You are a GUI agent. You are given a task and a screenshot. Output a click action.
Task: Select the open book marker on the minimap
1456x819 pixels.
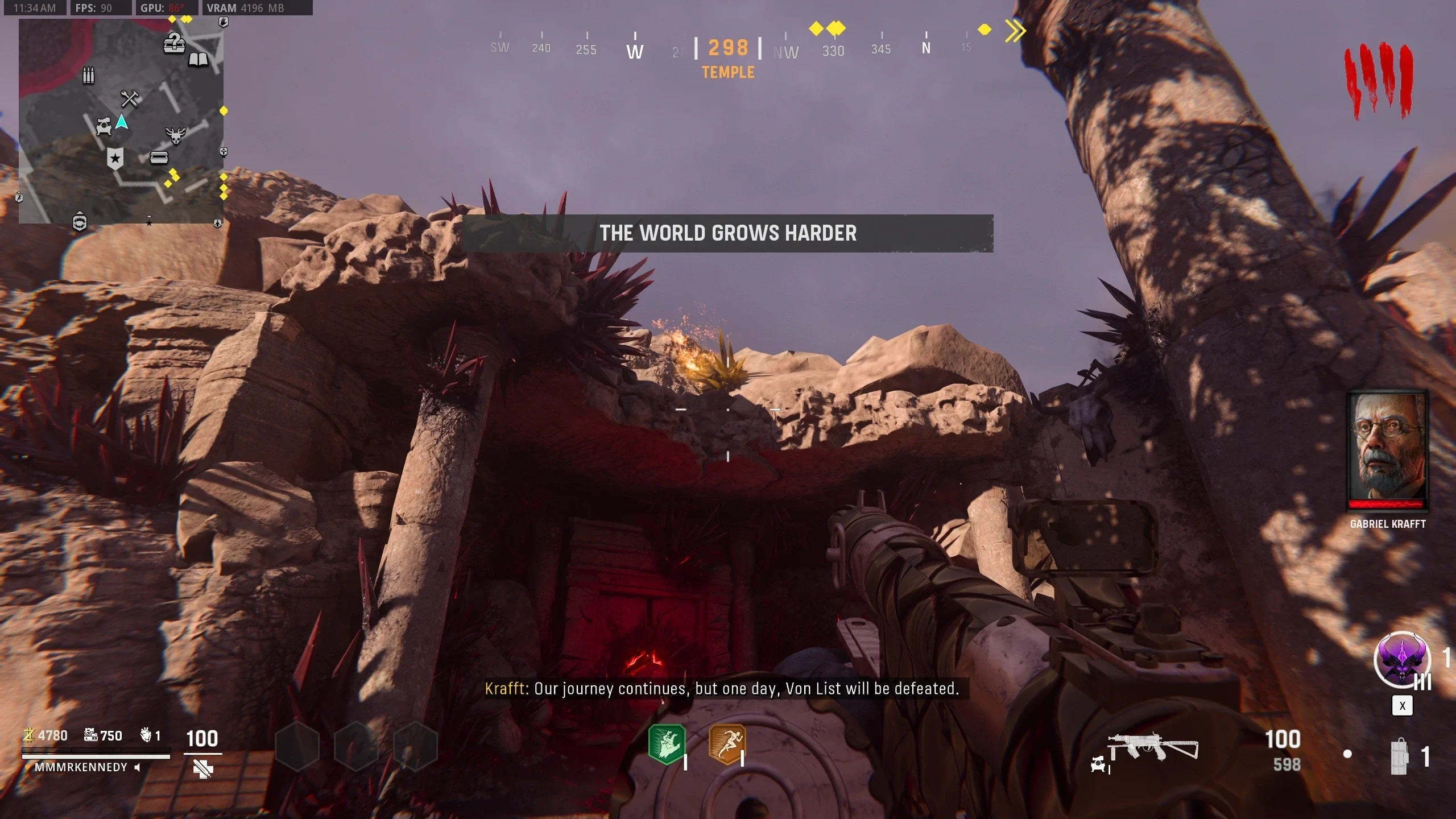[x=198, y=59]
